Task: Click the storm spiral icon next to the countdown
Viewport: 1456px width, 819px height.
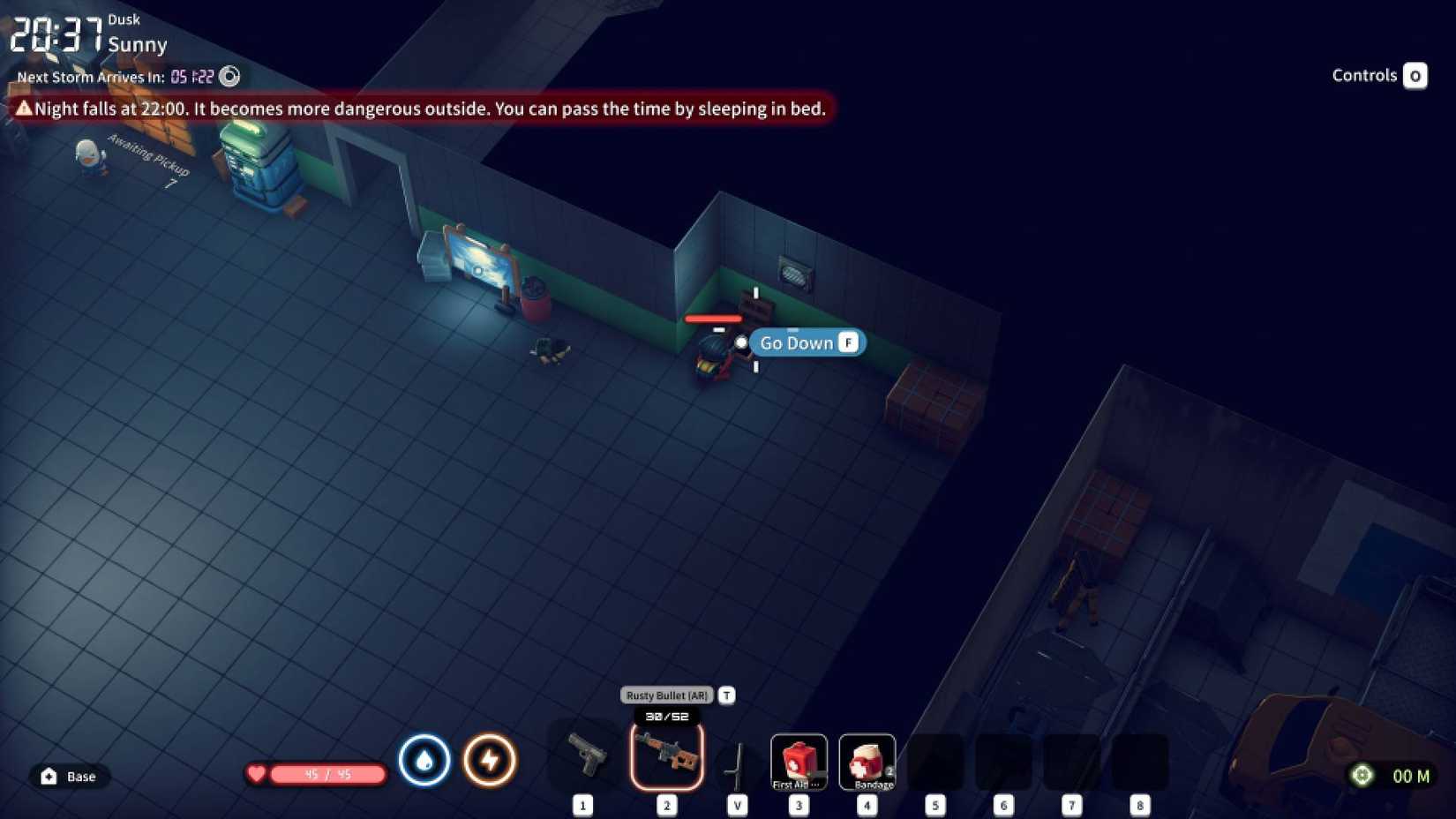Action: click(229, 77)
